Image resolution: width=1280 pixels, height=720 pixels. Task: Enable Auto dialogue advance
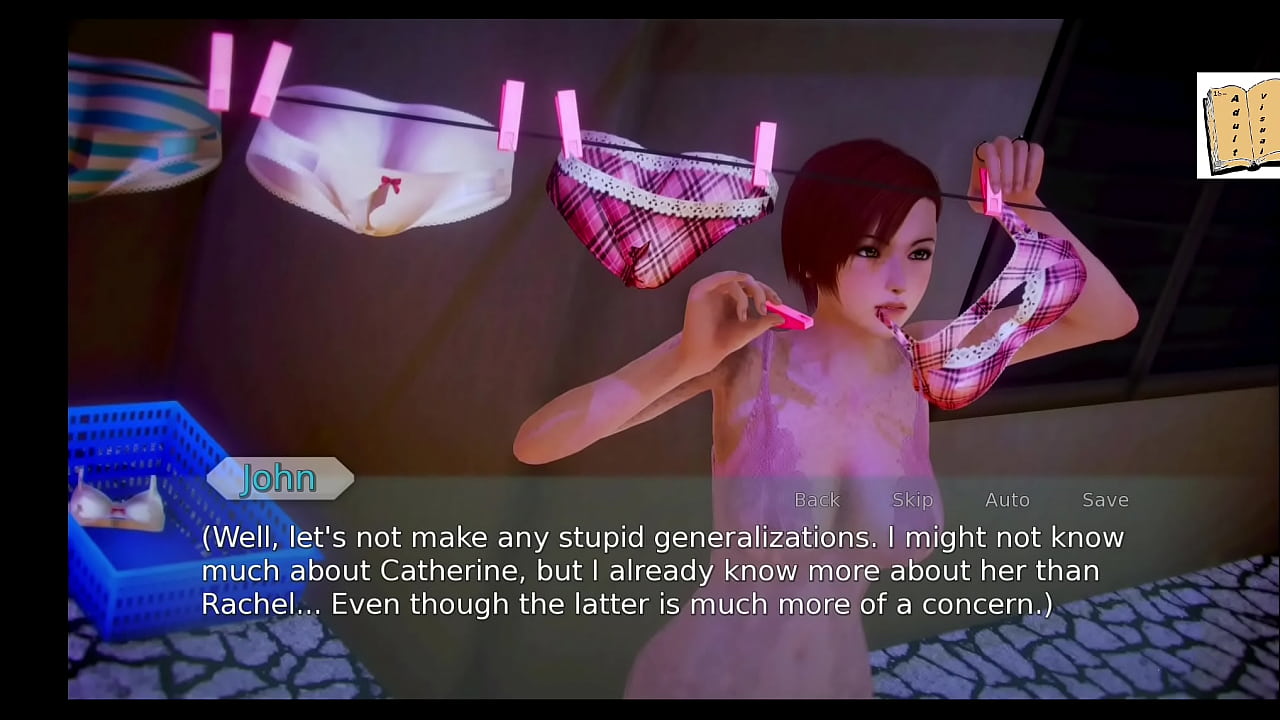(x=1007, y=500)
